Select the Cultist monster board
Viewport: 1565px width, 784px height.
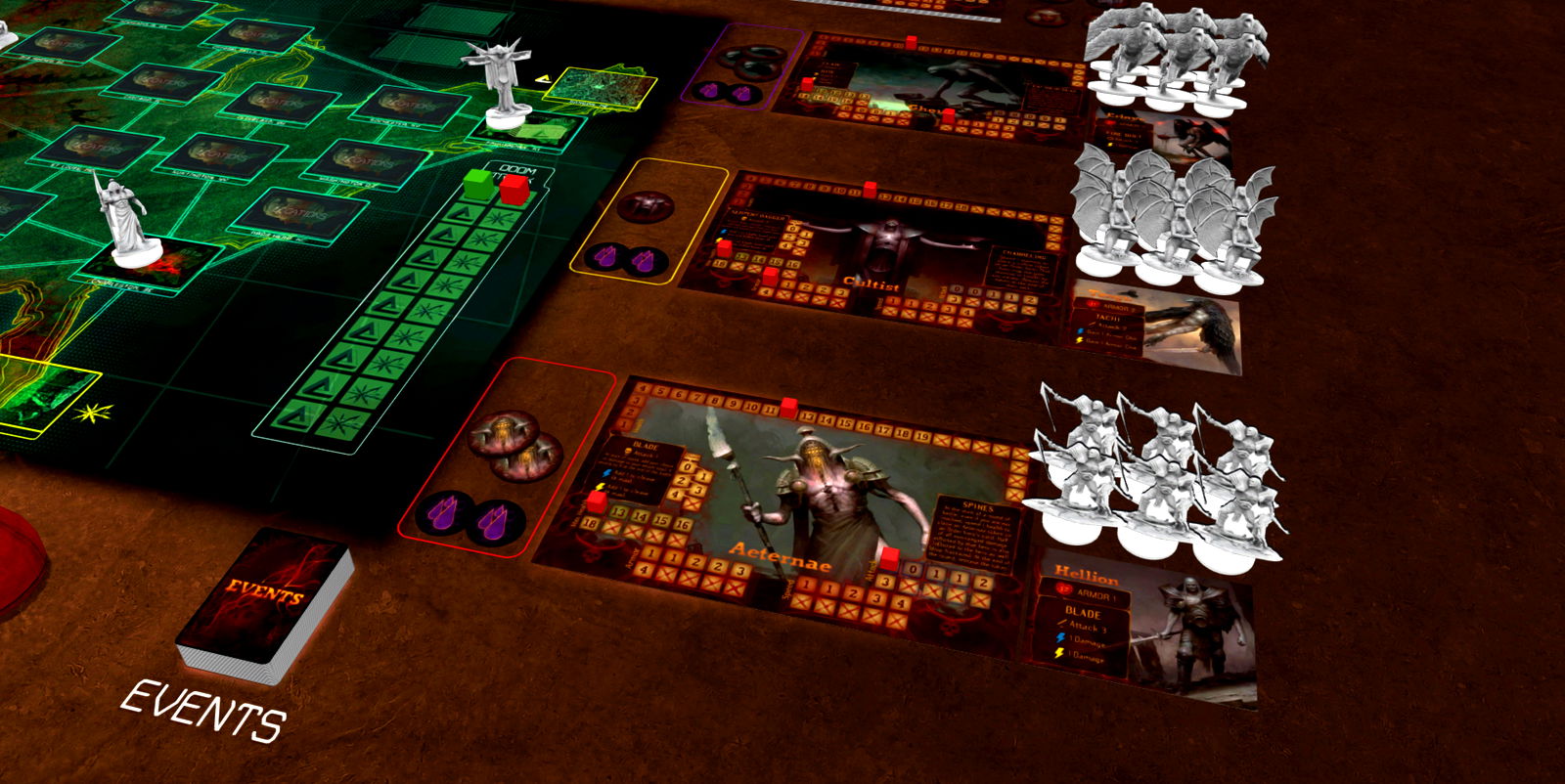tap(871, 249)
